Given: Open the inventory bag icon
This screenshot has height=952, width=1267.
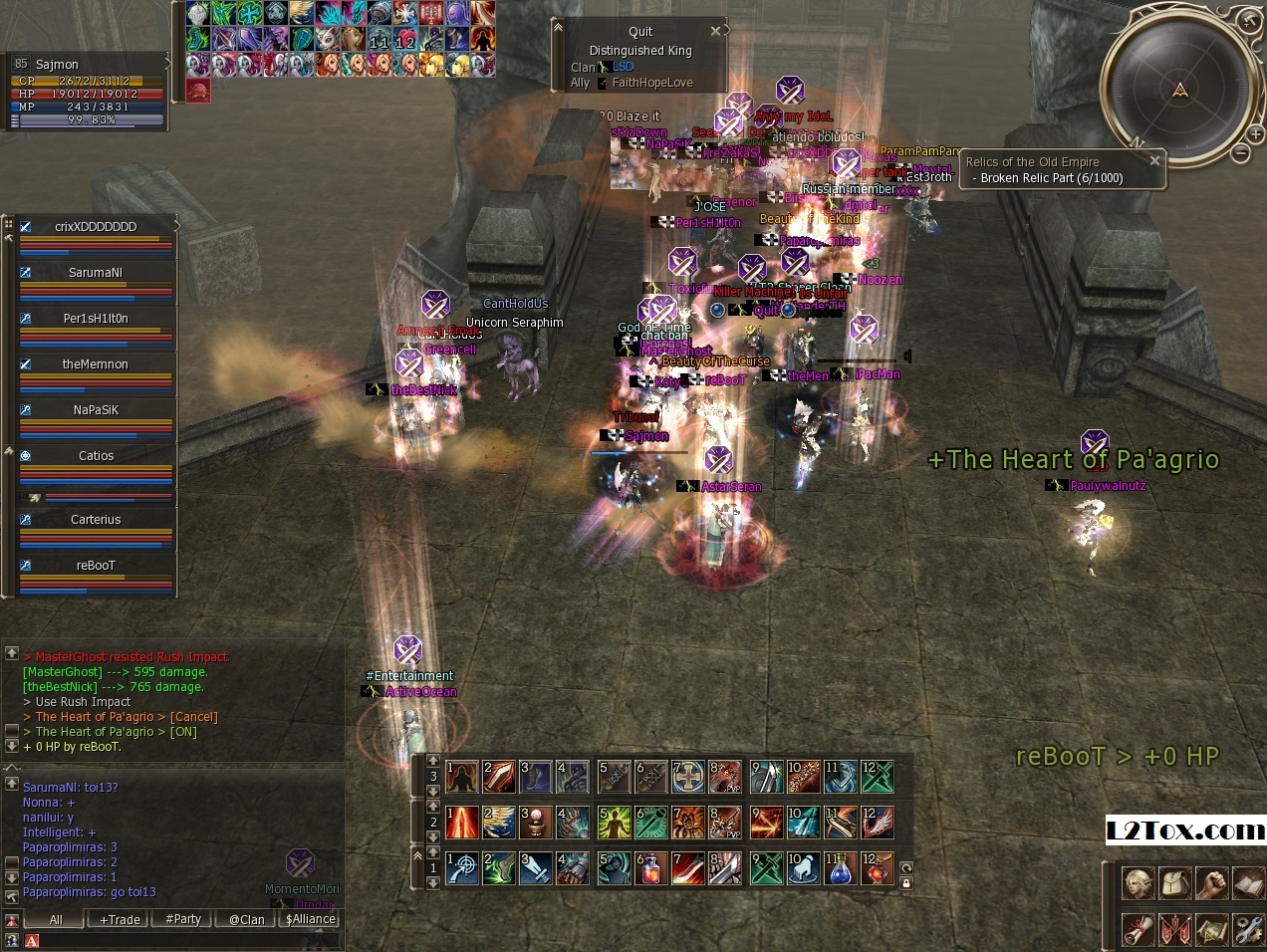Looking at the screenshot, I should [1175, 883].
